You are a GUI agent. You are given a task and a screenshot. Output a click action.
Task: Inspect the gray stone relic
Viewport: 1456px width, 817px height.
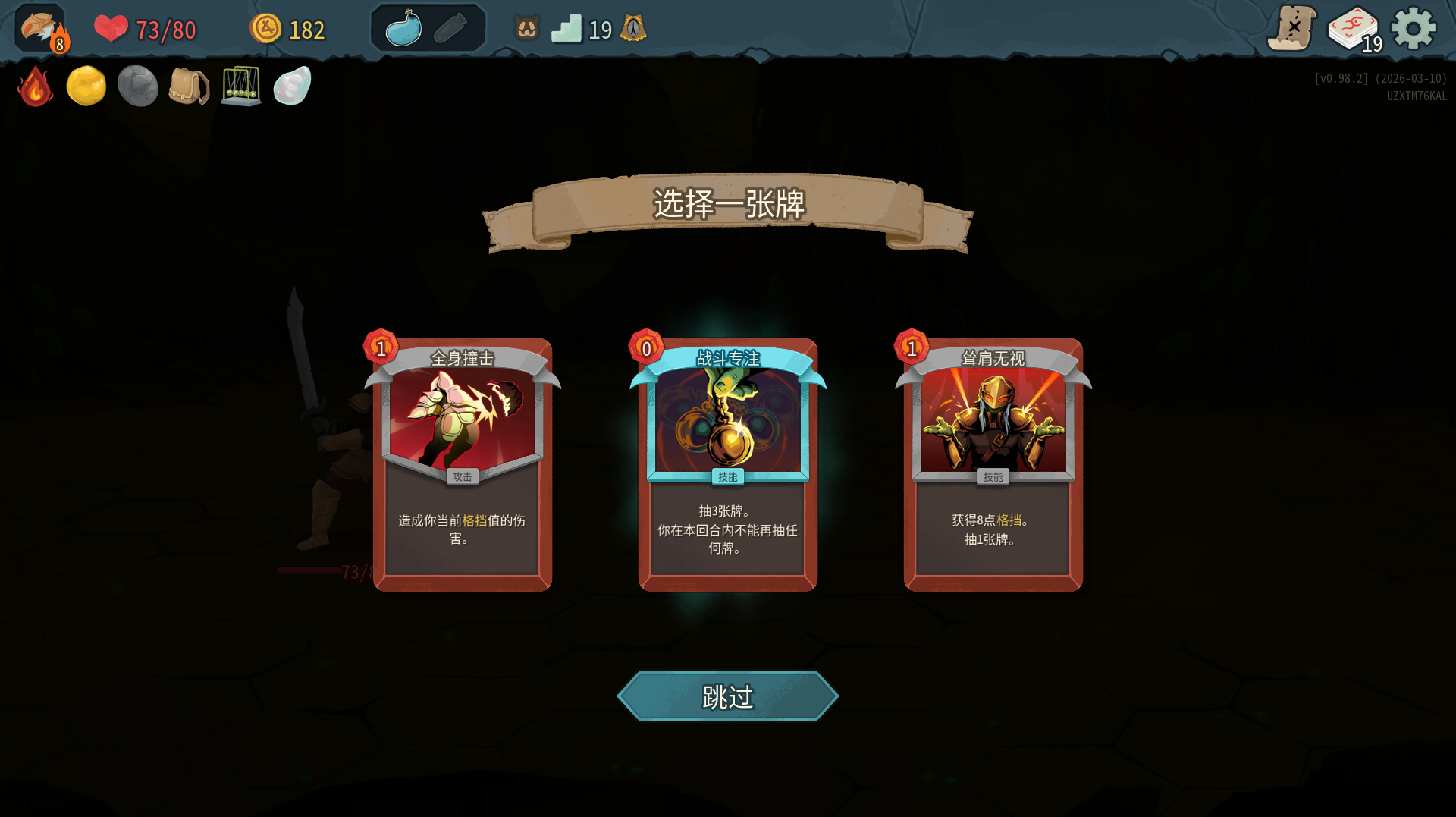tap(137, 86)
